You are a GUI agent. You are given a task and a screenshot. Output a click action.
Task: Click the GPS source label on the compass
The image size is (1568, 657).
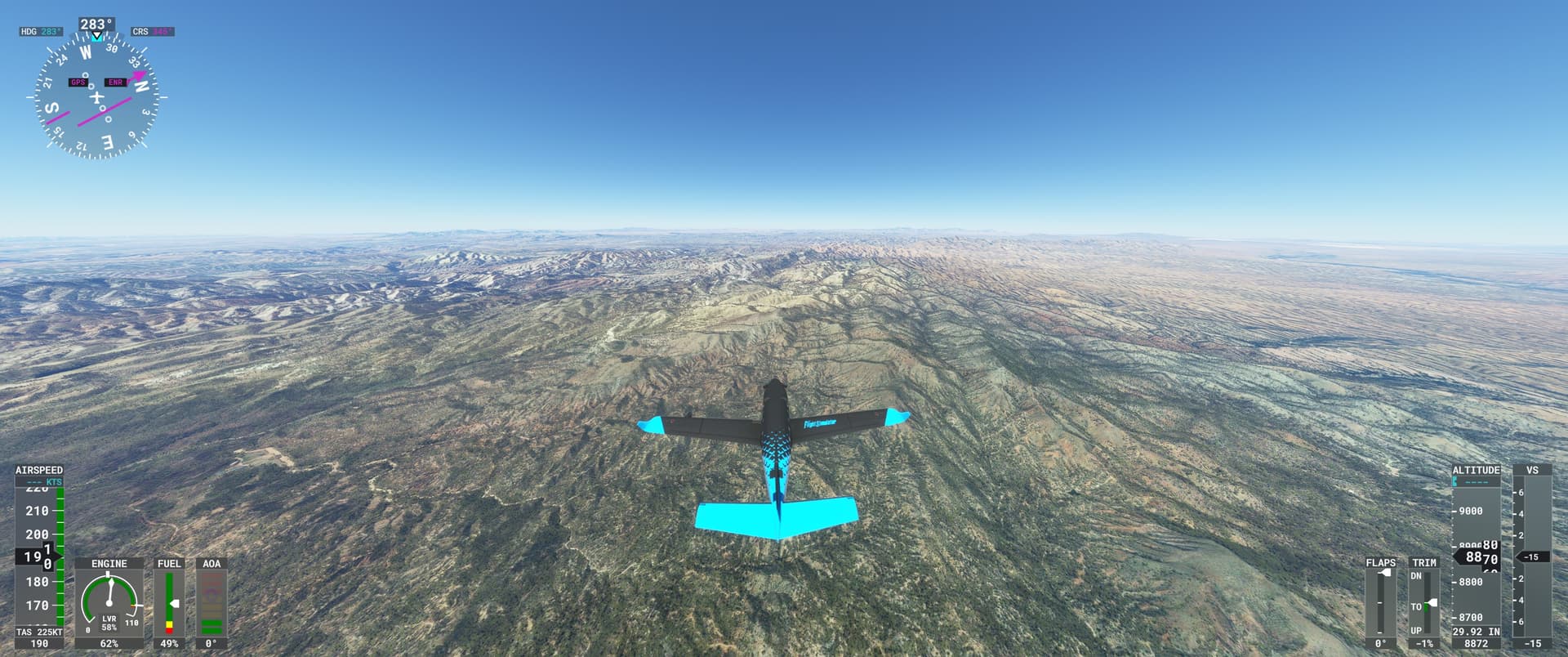78,82
